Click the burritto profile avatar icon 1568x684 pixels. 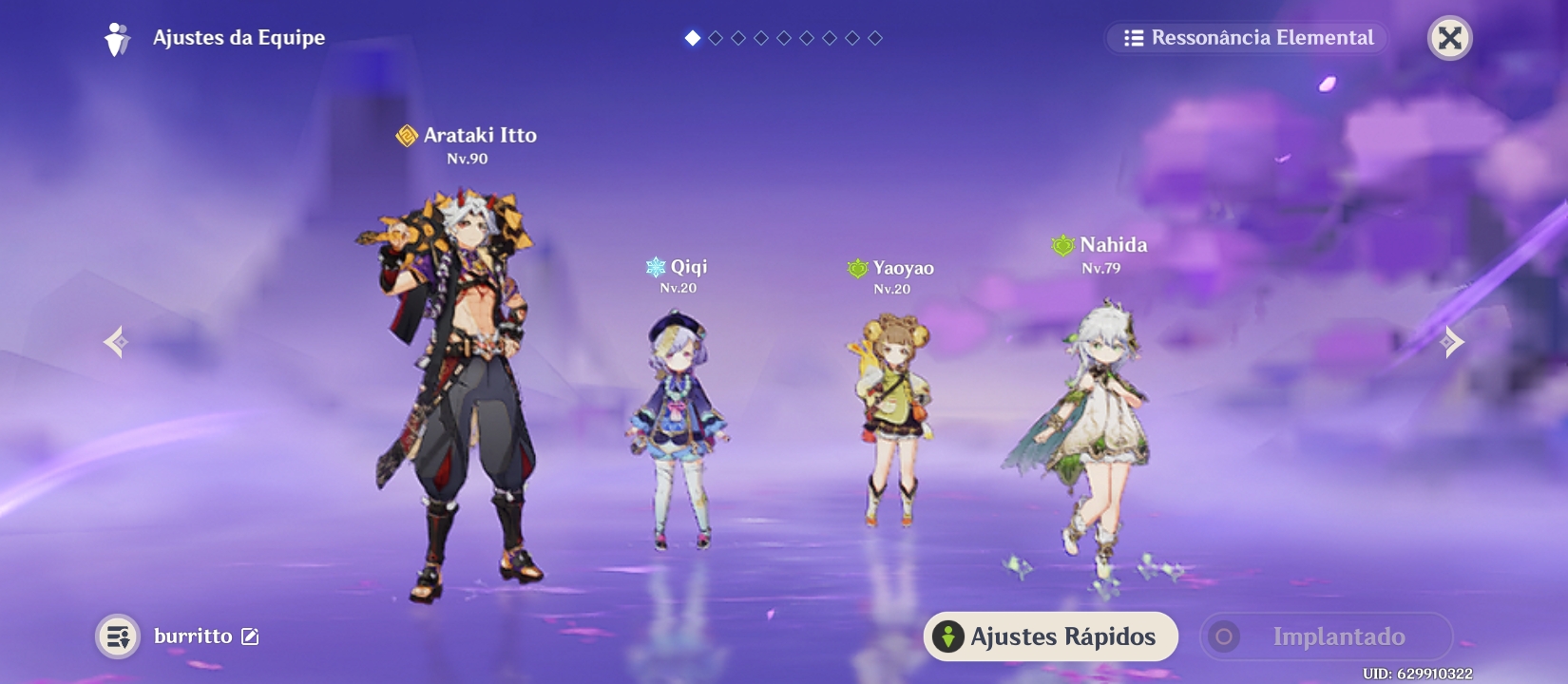click(119, 636)
